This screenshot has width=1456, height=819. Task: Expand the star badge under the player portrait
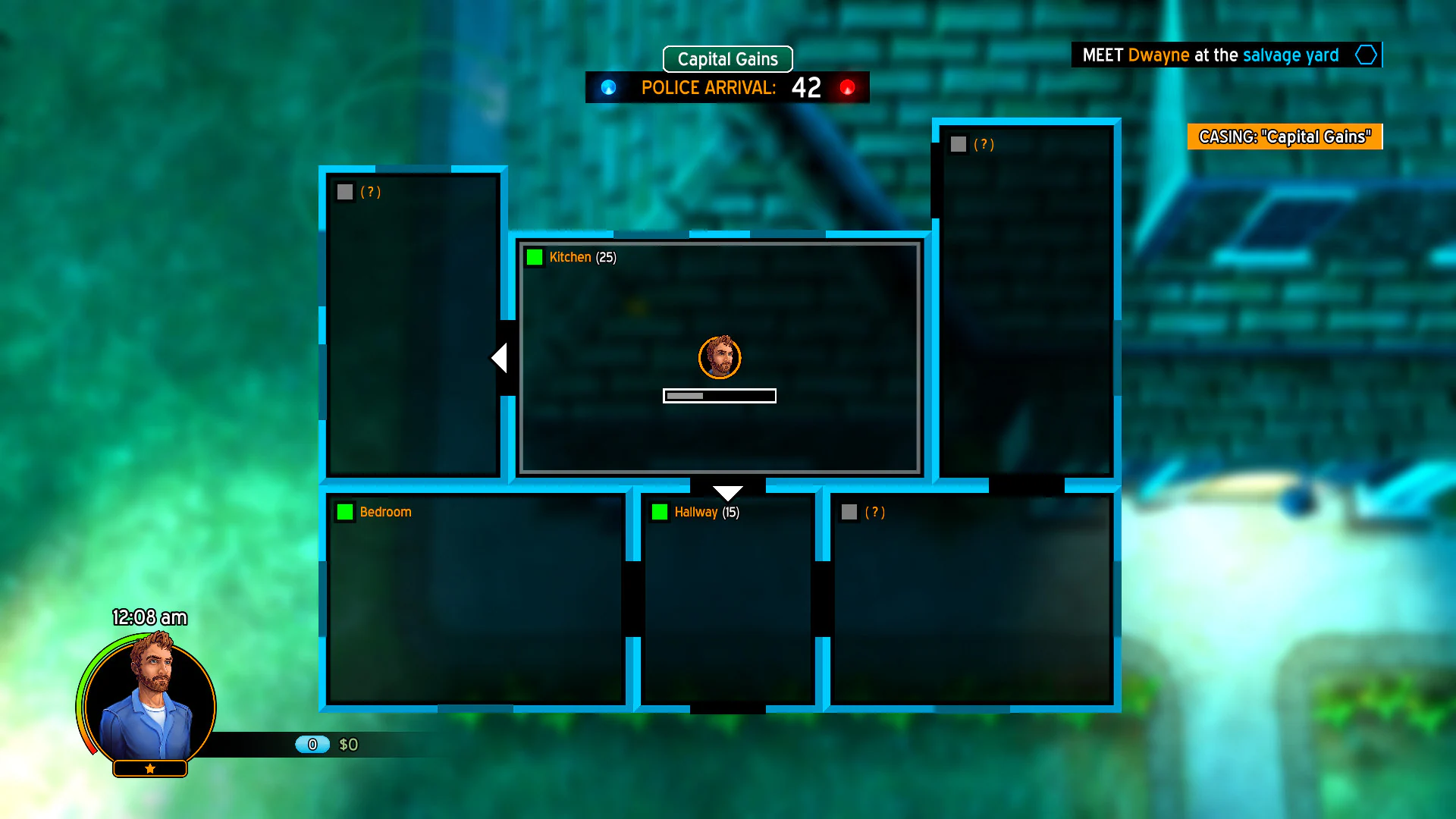pyautogui.click(x=149, y=768)
